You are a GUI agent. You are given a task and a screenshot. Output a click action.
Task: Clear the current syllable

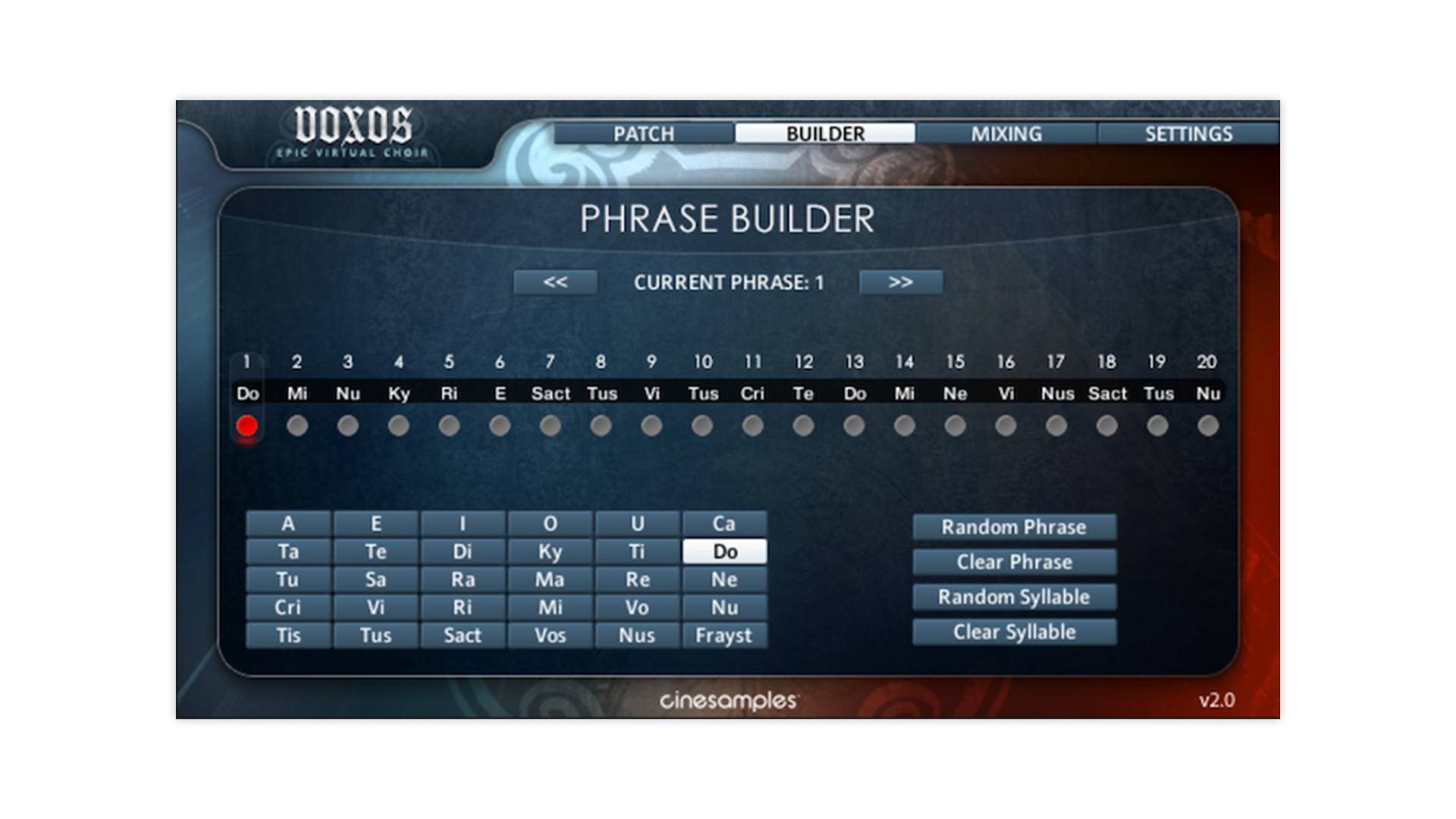1014,632
